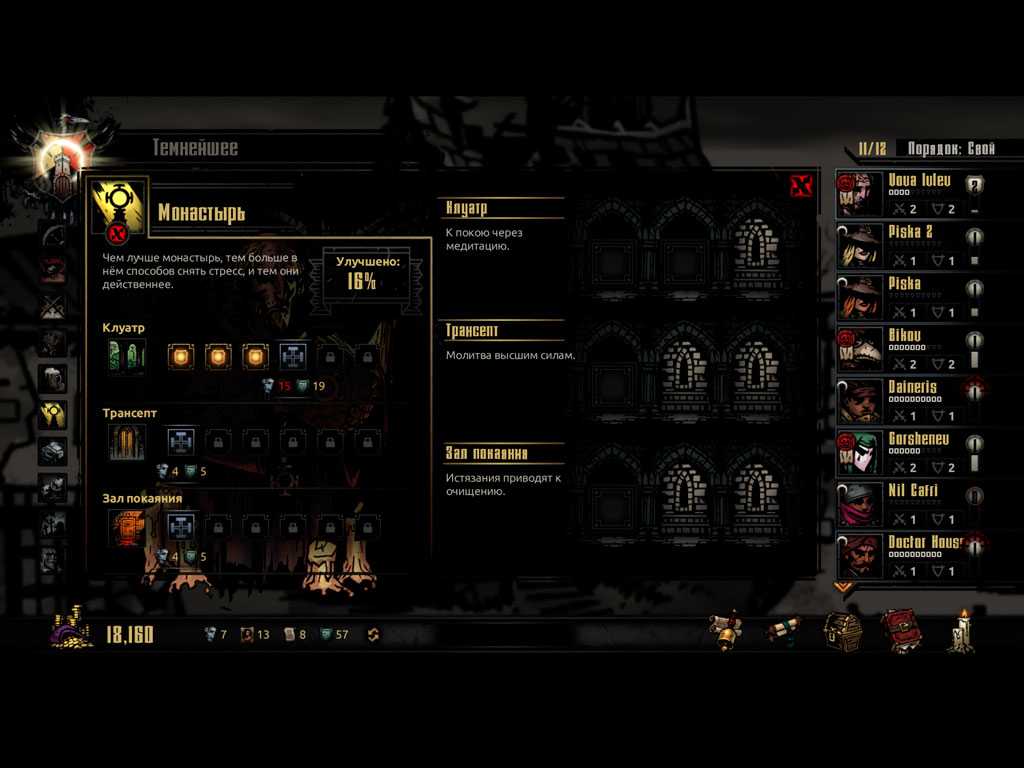The width and height of the screenshot is (1024, 768).
Task: Close the Monastery upgrade panel
Action: click(800, 186)
